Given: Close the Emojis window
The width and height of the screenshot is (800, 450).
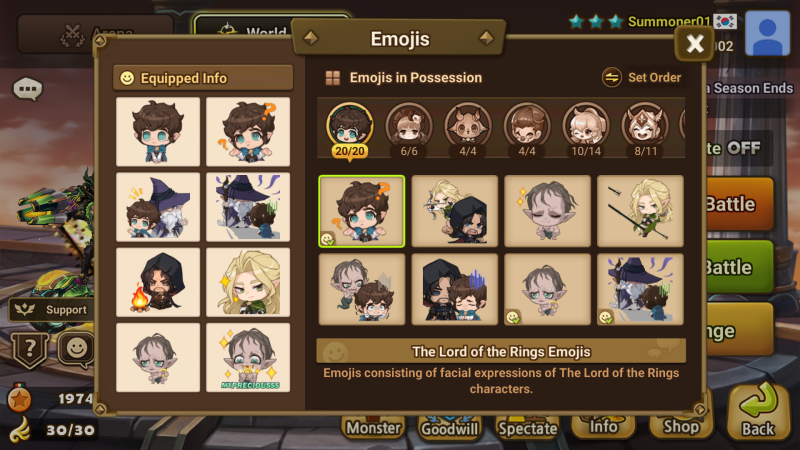Looking at the screenshot, I should click(x=695, y=43).
